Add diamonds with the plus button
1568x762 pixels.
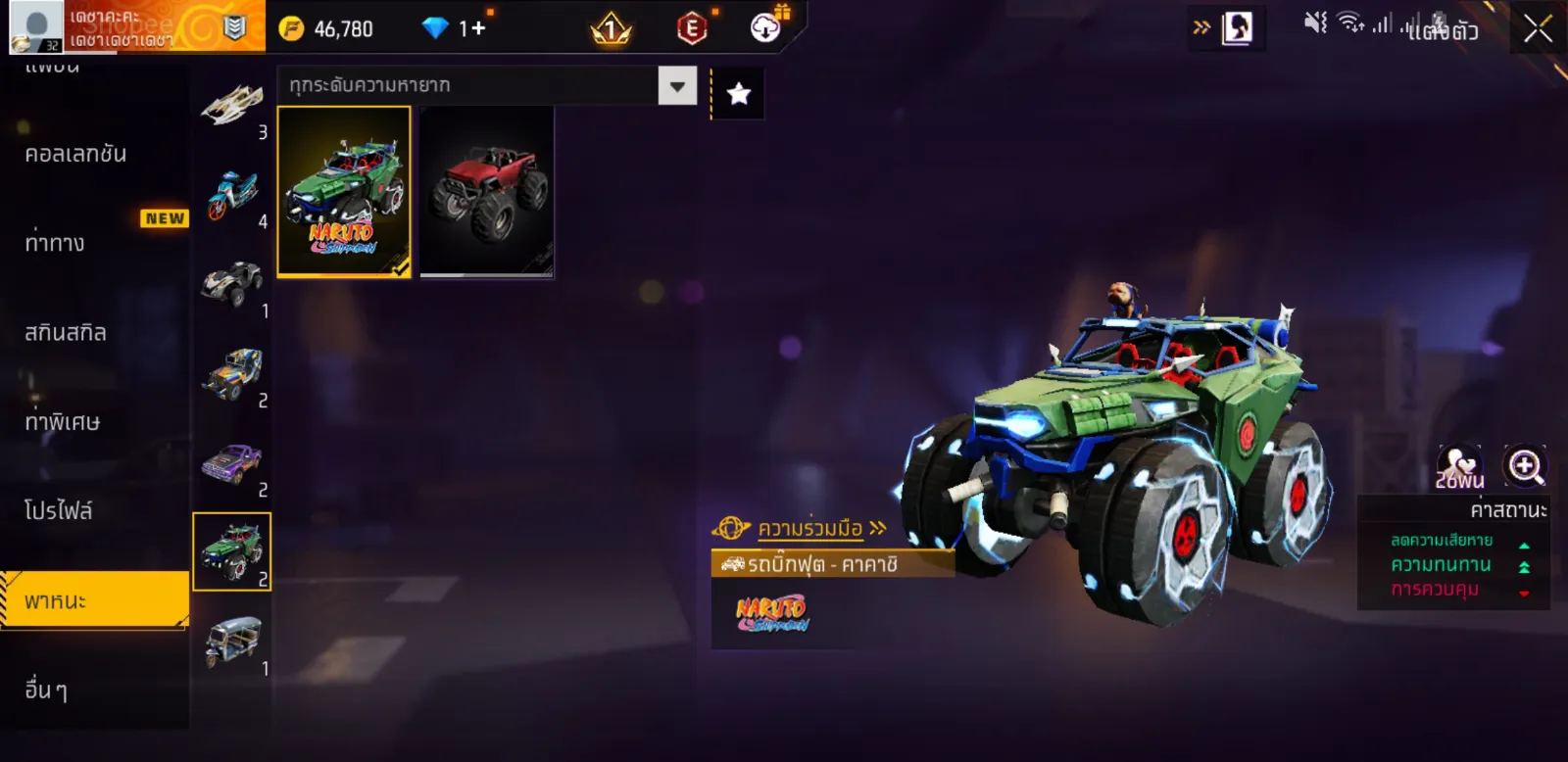pos(478,28)
